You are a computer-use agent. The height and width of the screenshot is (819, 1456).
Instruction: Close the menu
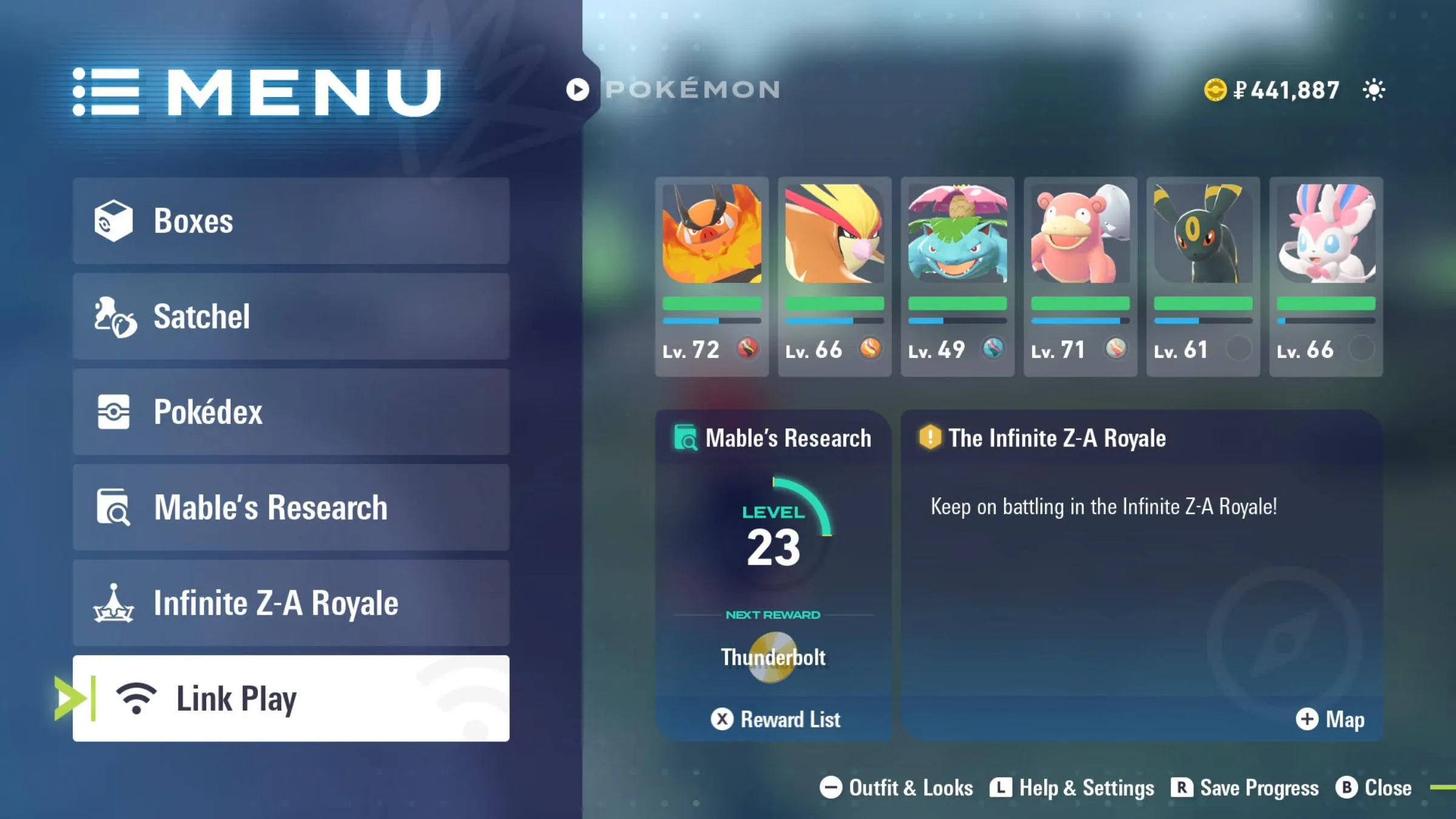(1374, 788)
